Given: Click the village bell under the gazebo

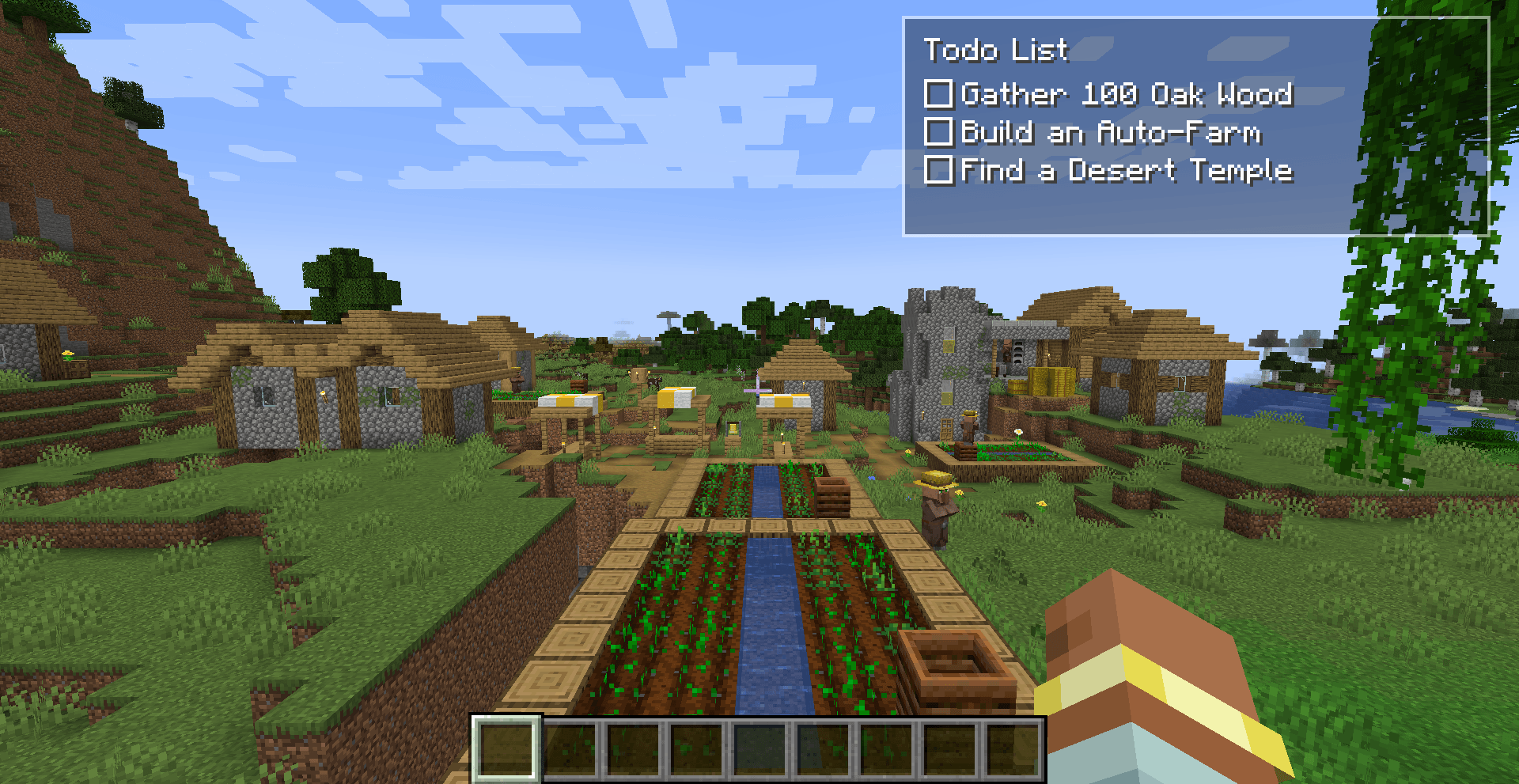Looking at the screenshot, I should click(732, 429).
